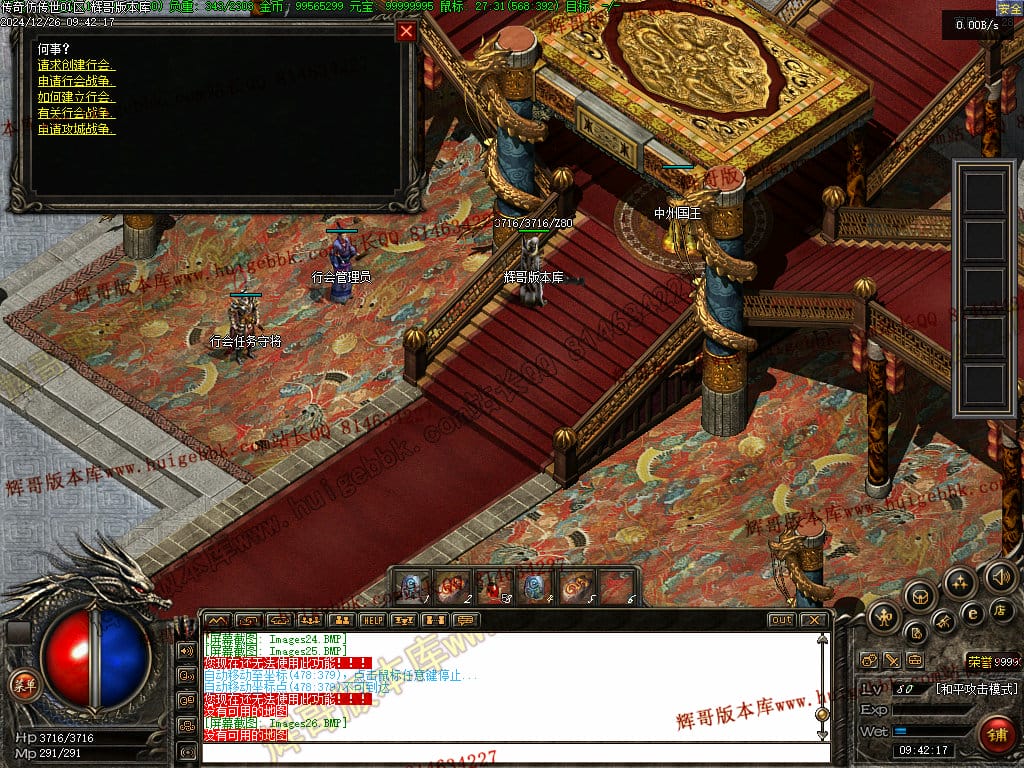Close the NPC dialogue with the red X
Viewport: 1024px width, 768px height.
click(406, 32)
